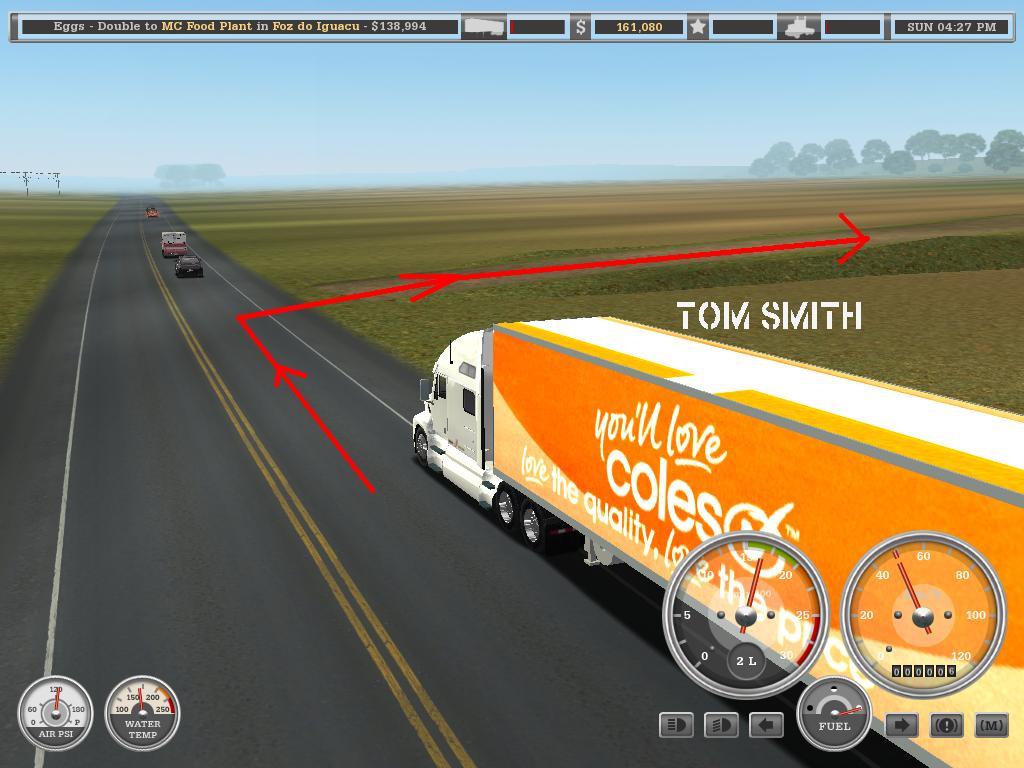Click the dollar sign money icon

click(x=580, y=27)
